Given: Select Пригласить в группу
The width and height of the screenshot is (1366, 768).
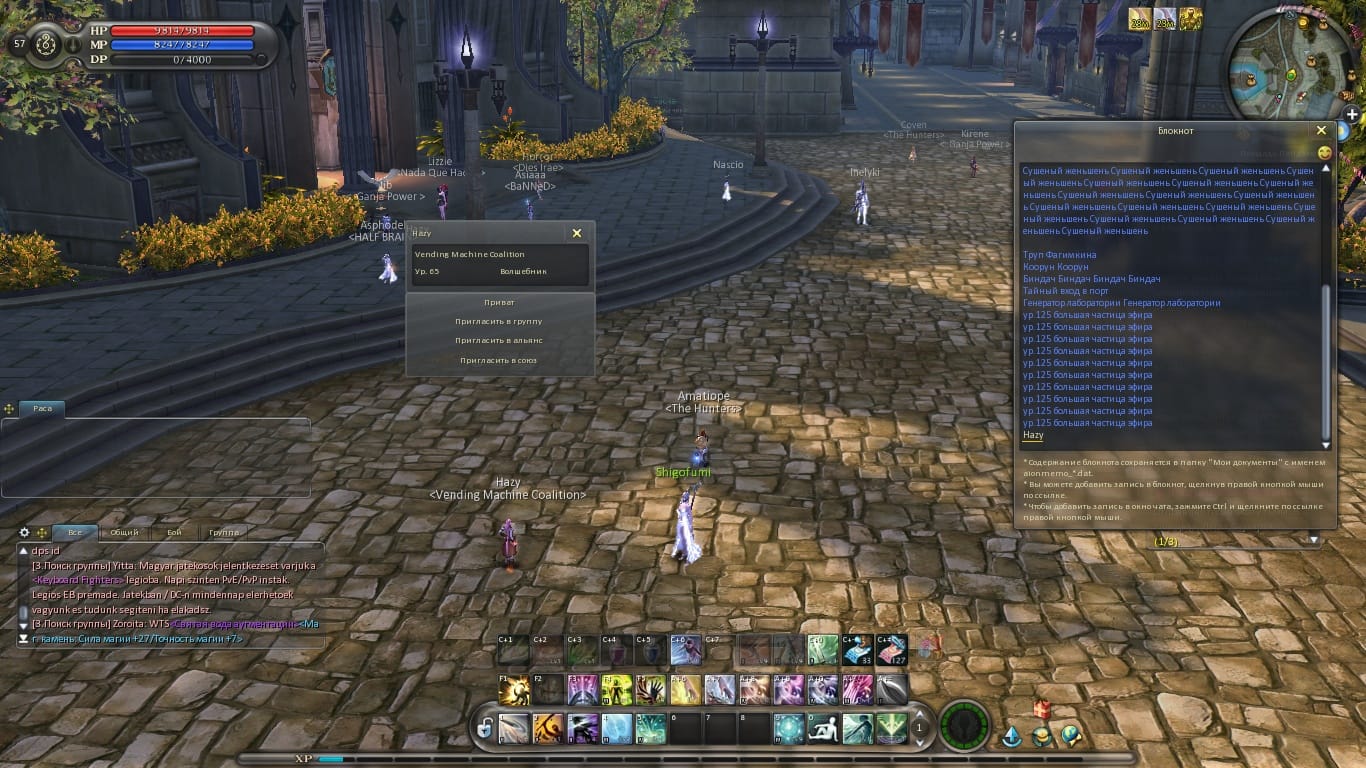Looking at the screenshot, I should pos(500,321).
